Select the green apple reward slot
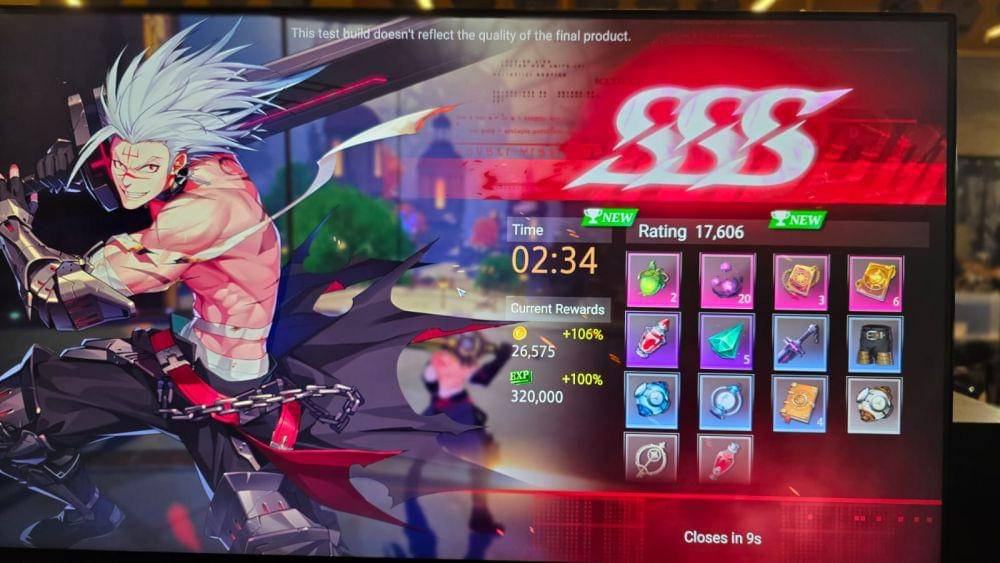Image resolution: width=1000 pixels, height=563 pixels. (653, 279)
